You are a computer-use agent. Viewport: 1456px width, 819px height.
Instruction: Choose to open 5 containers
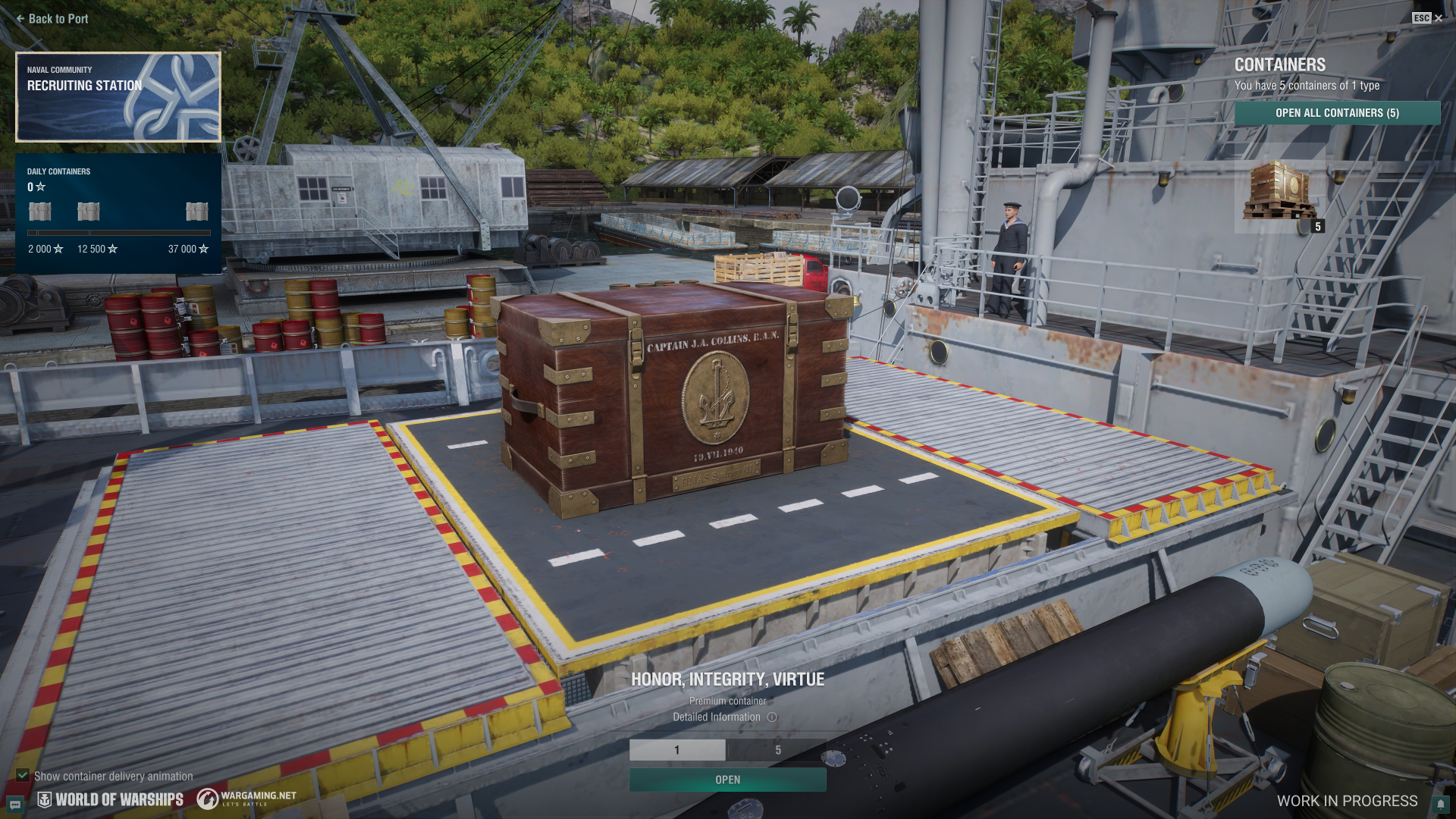777,750
